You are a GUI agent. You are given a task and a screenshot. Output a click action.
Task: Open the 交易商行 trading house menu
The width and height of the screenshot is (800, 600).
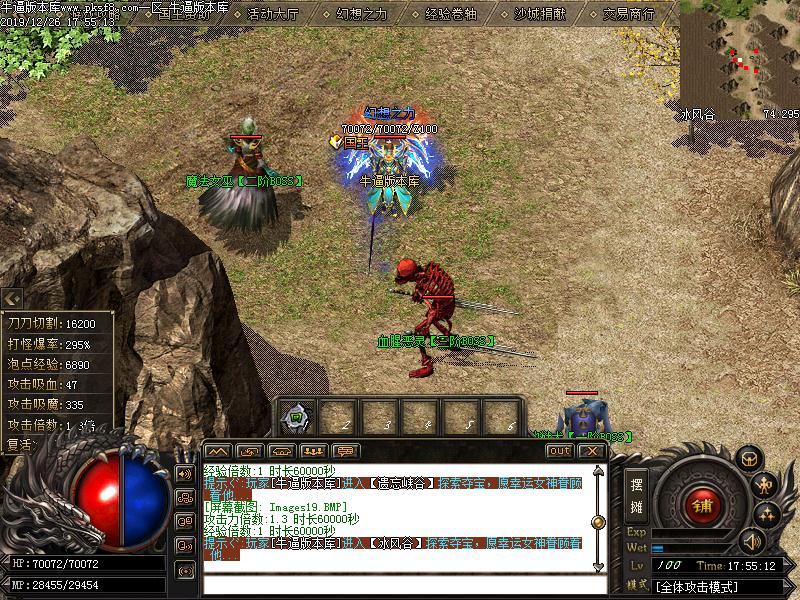click(630, 14)
